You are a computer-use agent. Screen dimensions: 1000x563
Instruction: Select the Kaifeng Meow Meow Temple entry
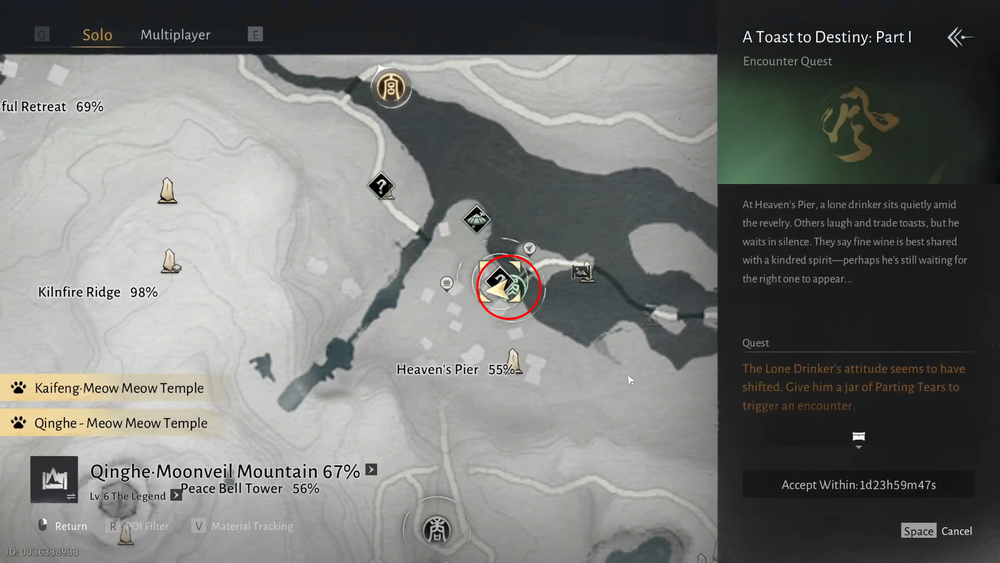pyautogui.click(x=118, y=388)
